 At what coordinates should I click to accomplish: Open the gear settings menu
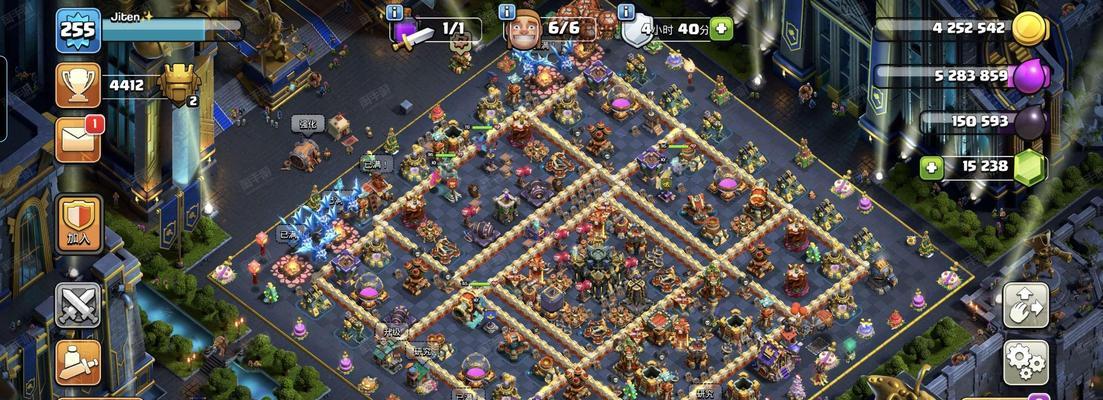pos(1025,361)
